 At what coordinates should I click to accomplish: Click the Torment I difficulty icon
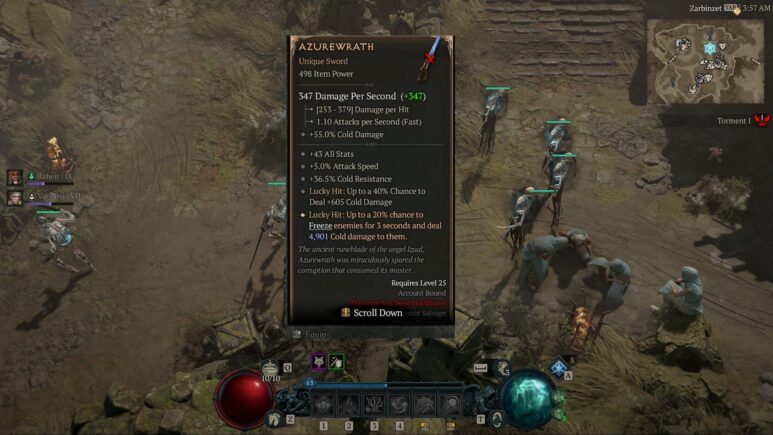(x=759, y=121)
